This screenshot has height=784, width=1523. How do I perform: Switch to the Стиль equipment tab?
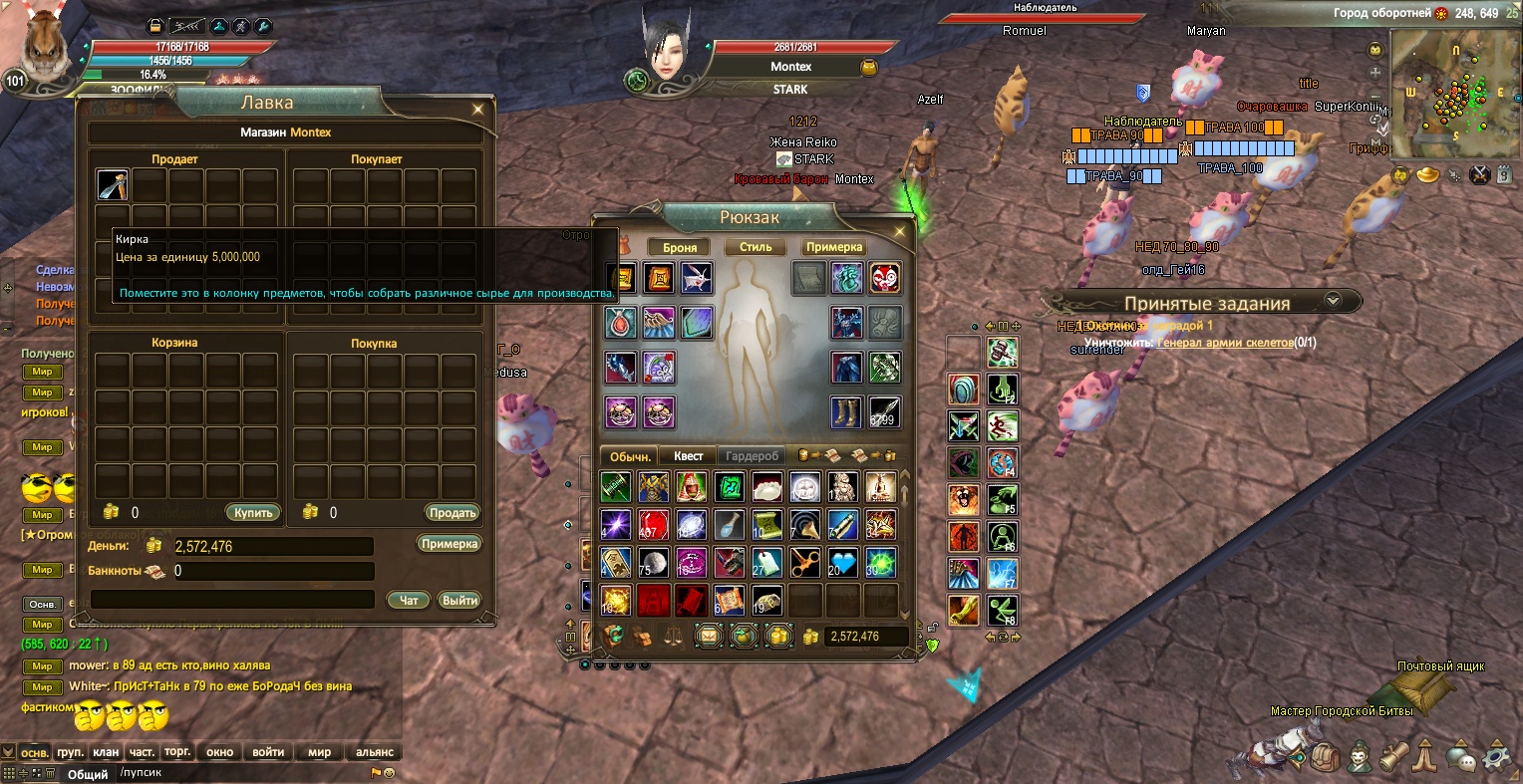point(756,247)
